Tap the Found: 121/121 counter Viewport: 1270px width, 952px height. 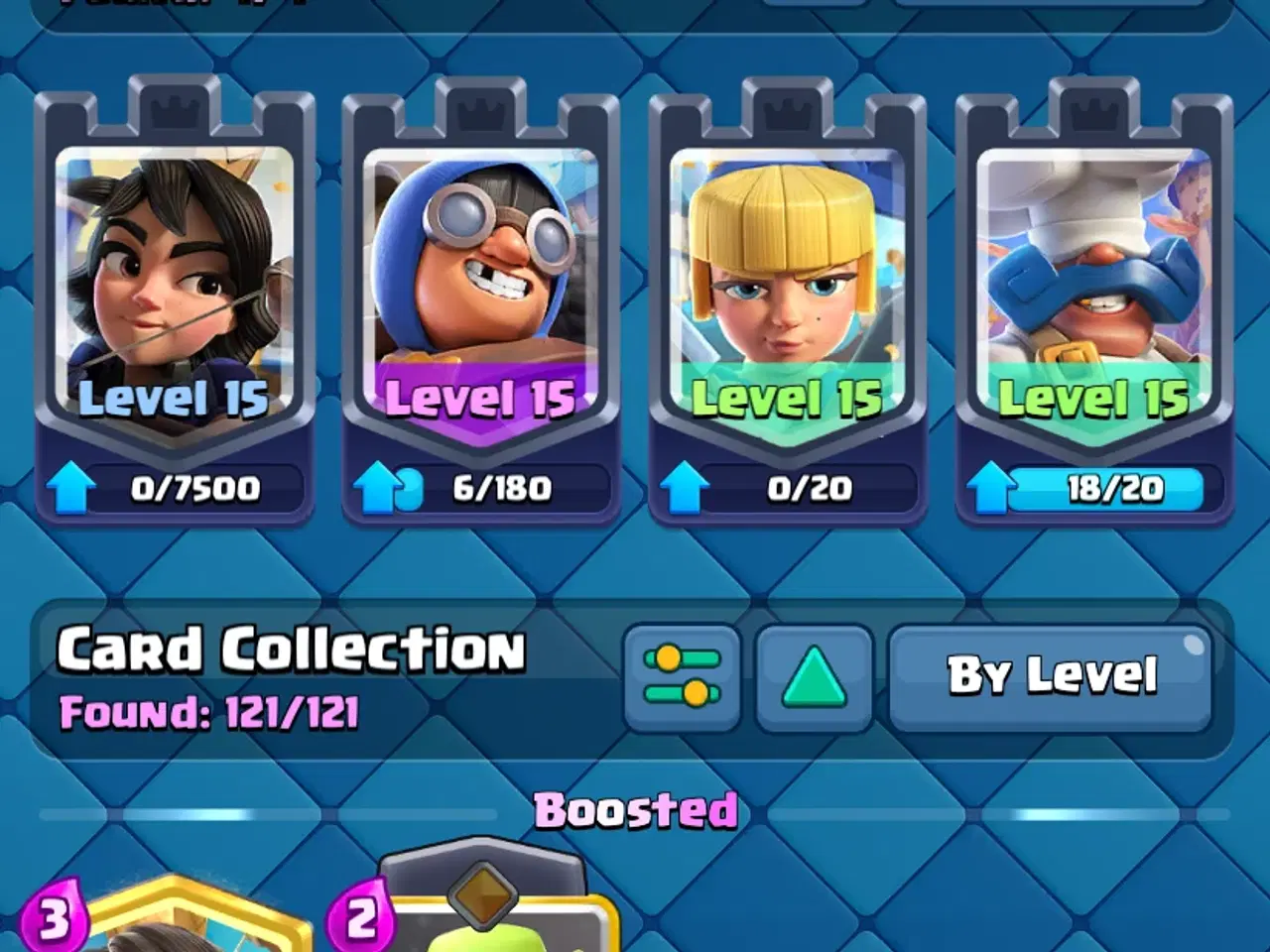(x=213, y=710)
